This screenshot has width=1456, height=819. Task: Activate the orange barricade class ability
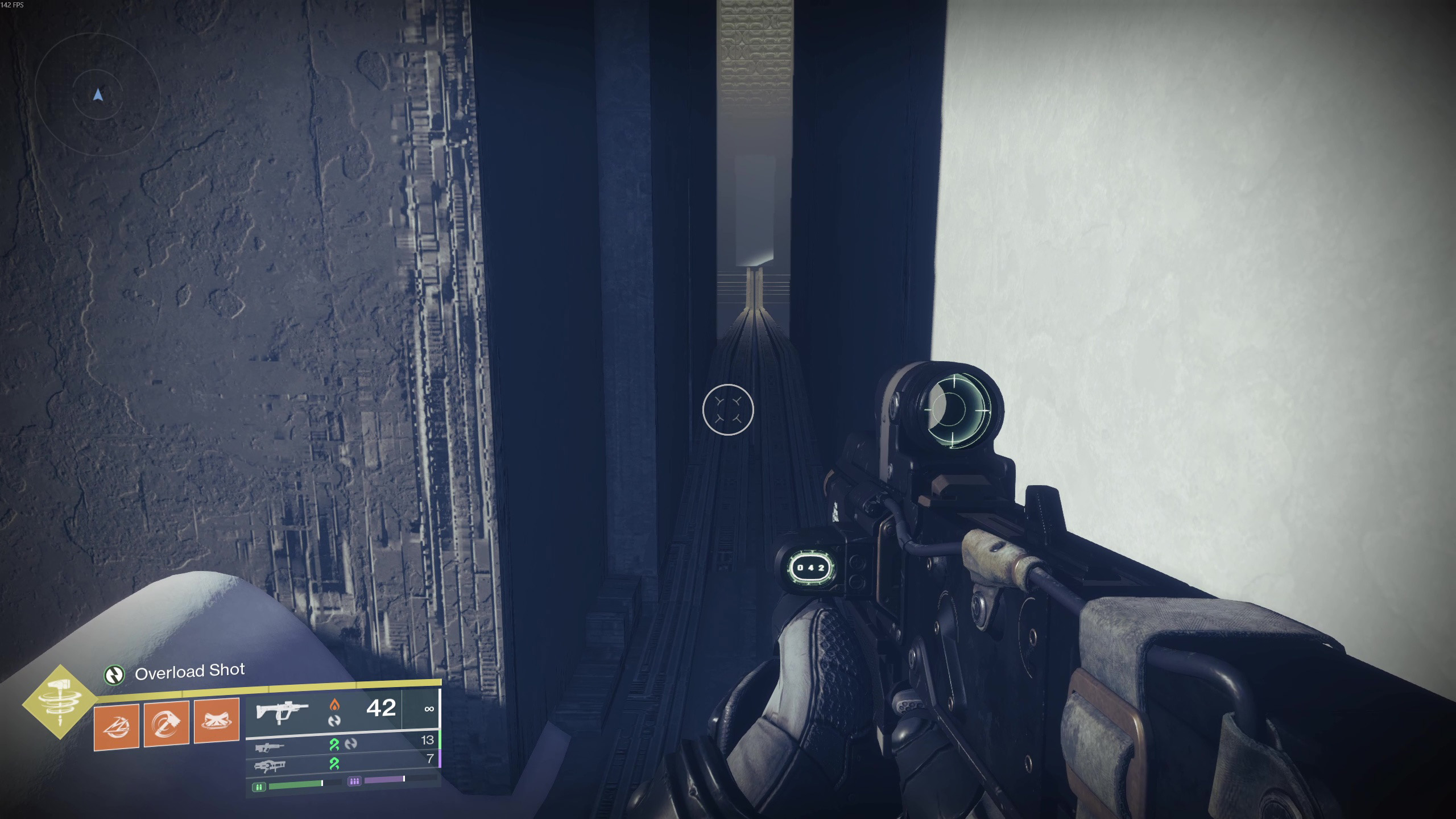[x=217, y=721]
